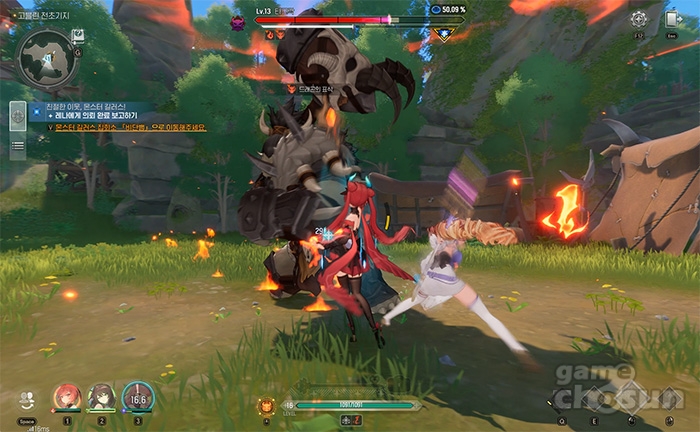Select the red-haired character portrait
This screenshot has width=700, height=432.
point(67,397)
